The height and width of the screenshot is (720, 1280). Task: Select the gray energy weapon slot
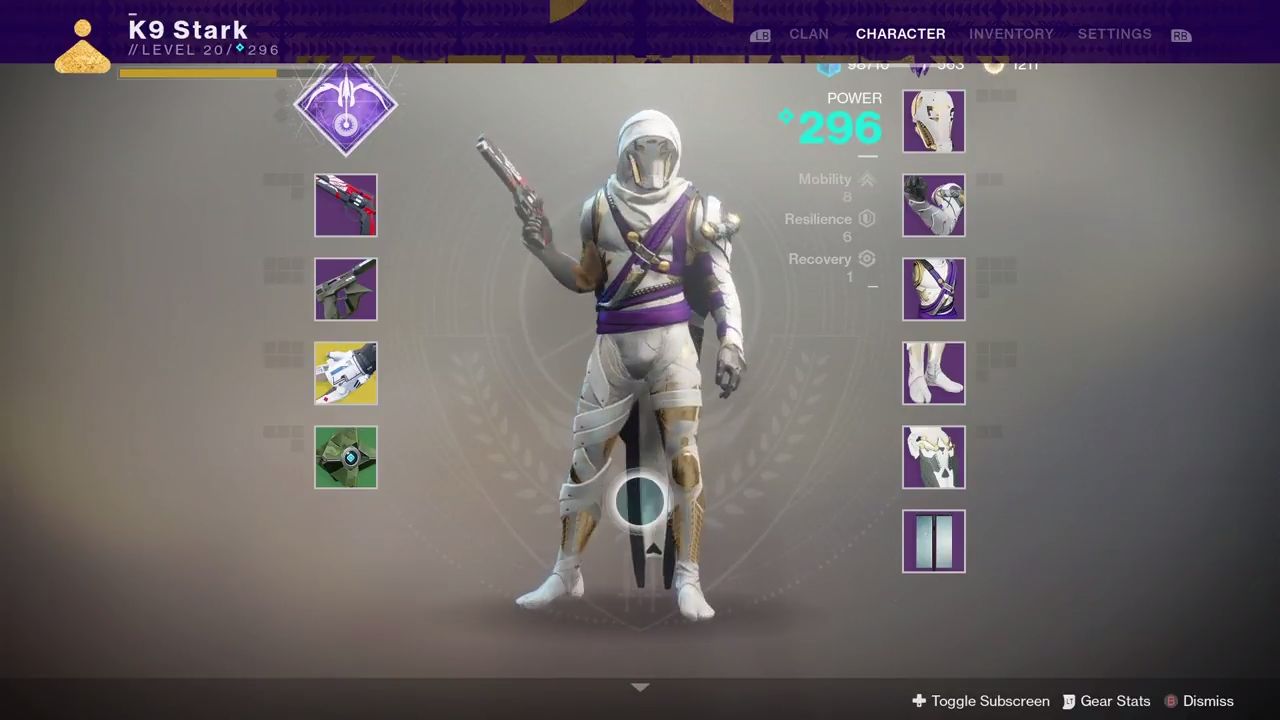point(346,289)
